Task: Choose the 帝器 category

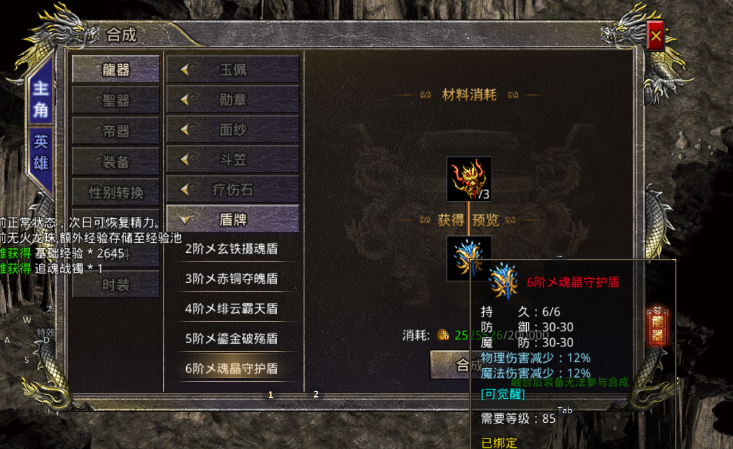Action: pyautogui.click(x=115, y=131)
